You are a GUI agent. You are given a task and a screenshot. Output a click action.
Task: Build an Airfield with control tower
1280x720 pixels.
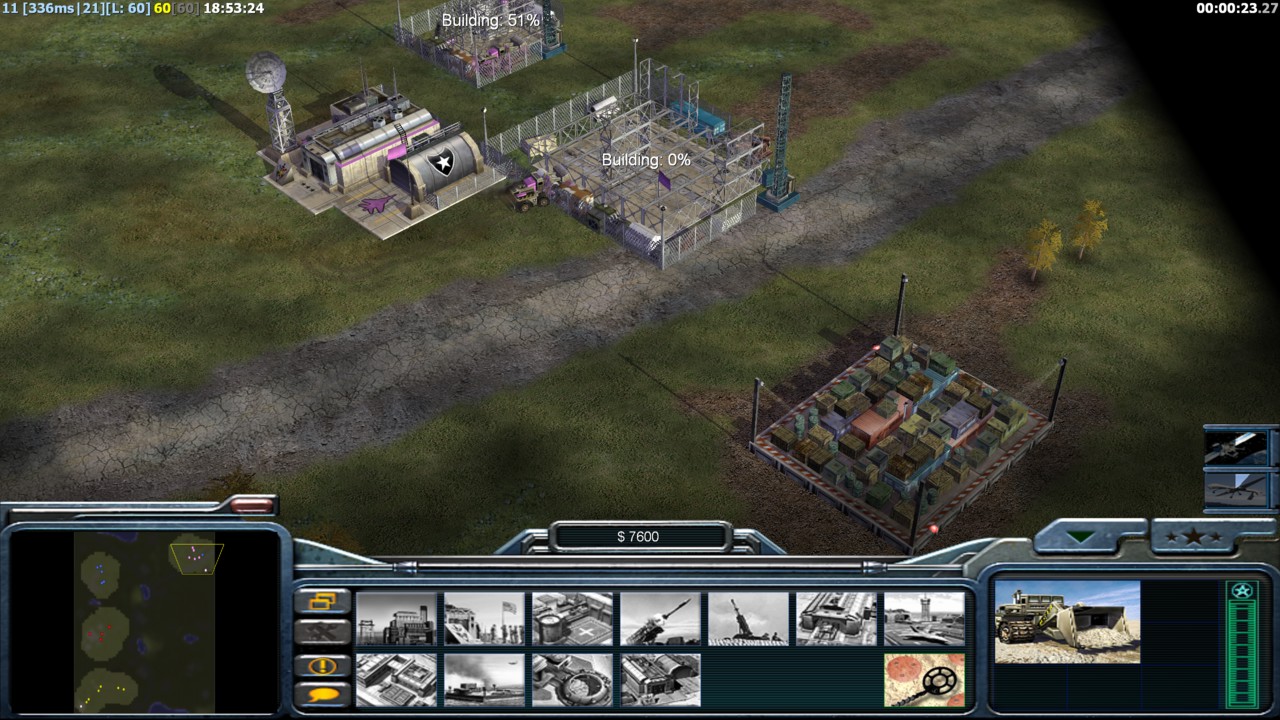[924, 619]
